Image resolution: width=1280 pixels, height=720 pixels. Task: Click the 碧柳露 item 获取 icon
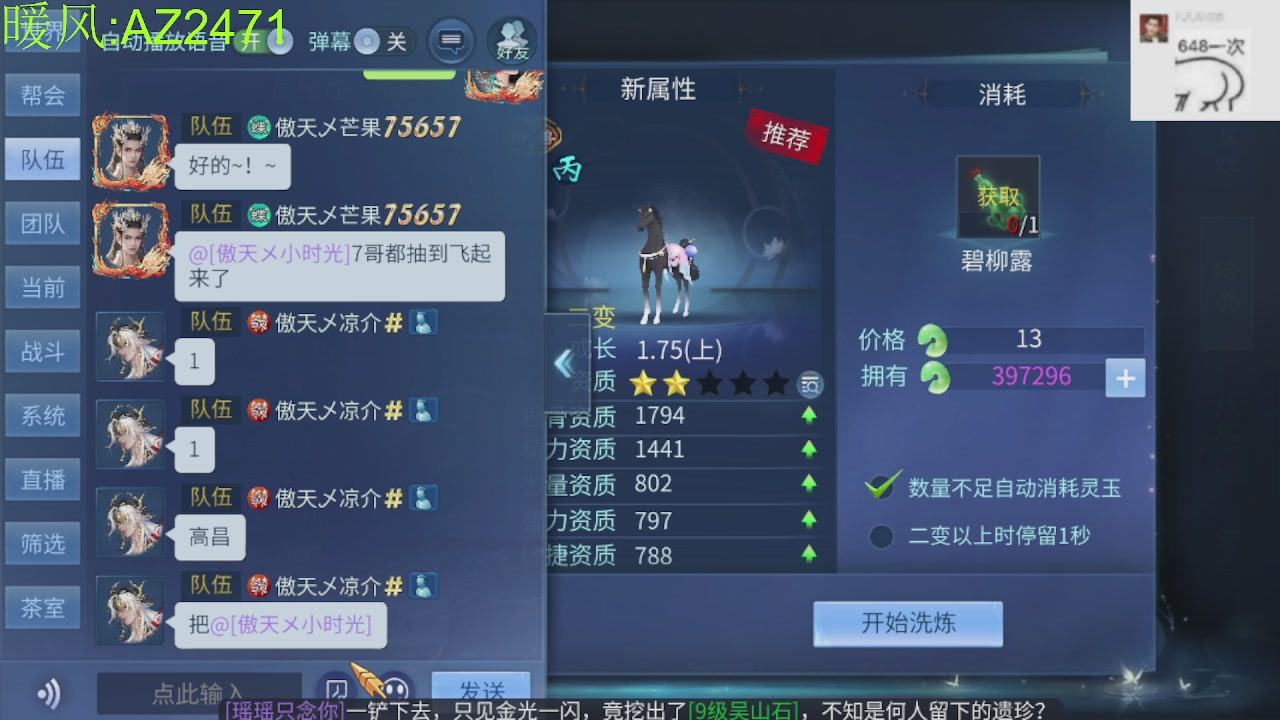pos(997,197)
